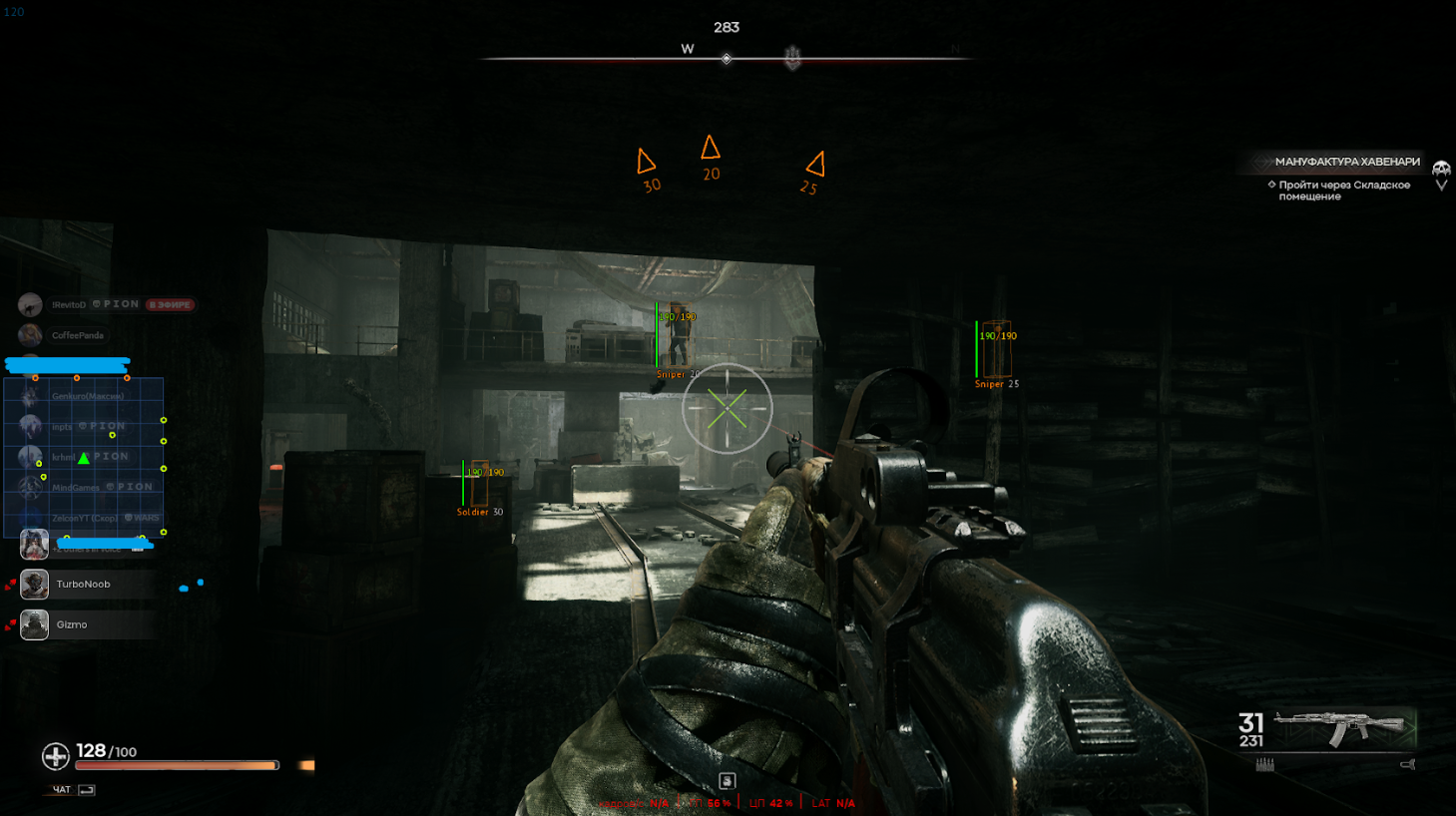Select TurboNoob in the squad list
The height and width of the screenshot is (816, 1456).
[83, 585]
